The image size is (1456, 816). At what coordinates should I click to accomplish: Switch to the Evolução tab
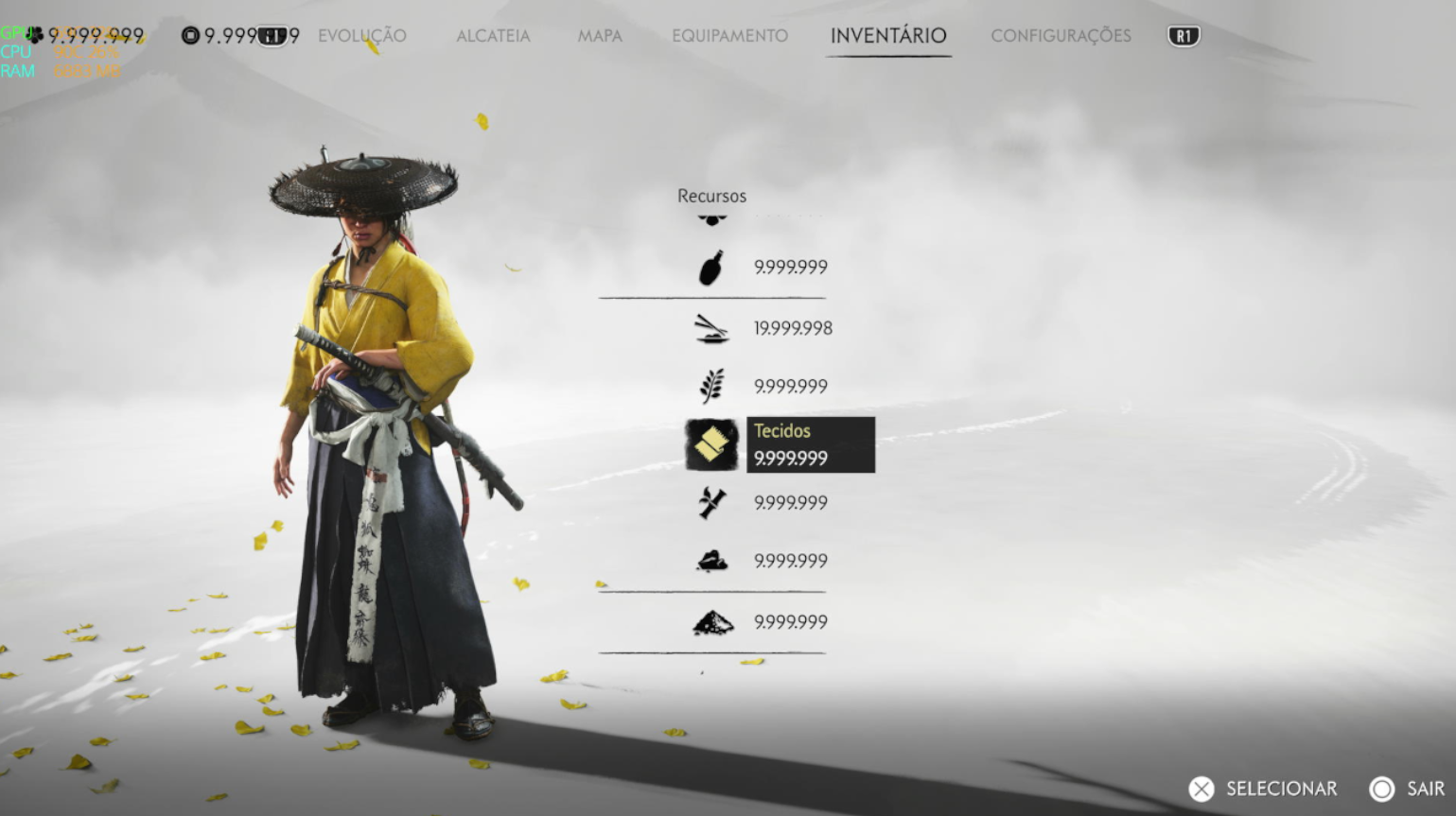[x=361, y=36]
